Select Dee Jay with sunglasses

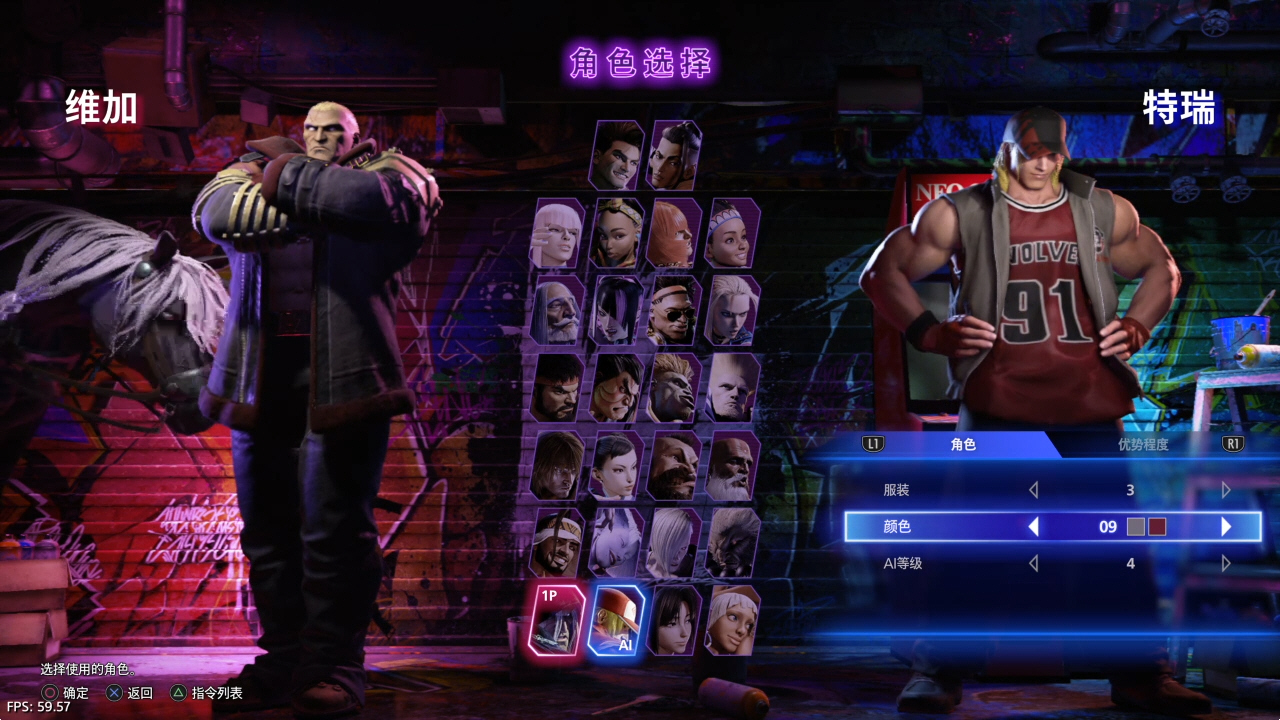(674, 311)
